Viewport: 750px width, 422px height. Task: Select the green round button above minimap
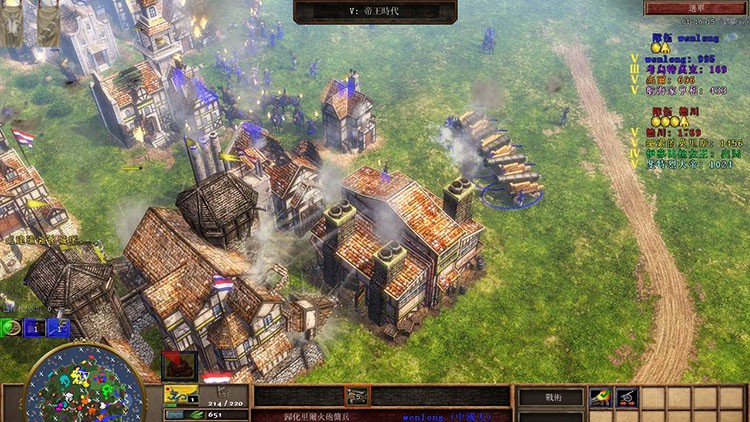tap(11, 327)
